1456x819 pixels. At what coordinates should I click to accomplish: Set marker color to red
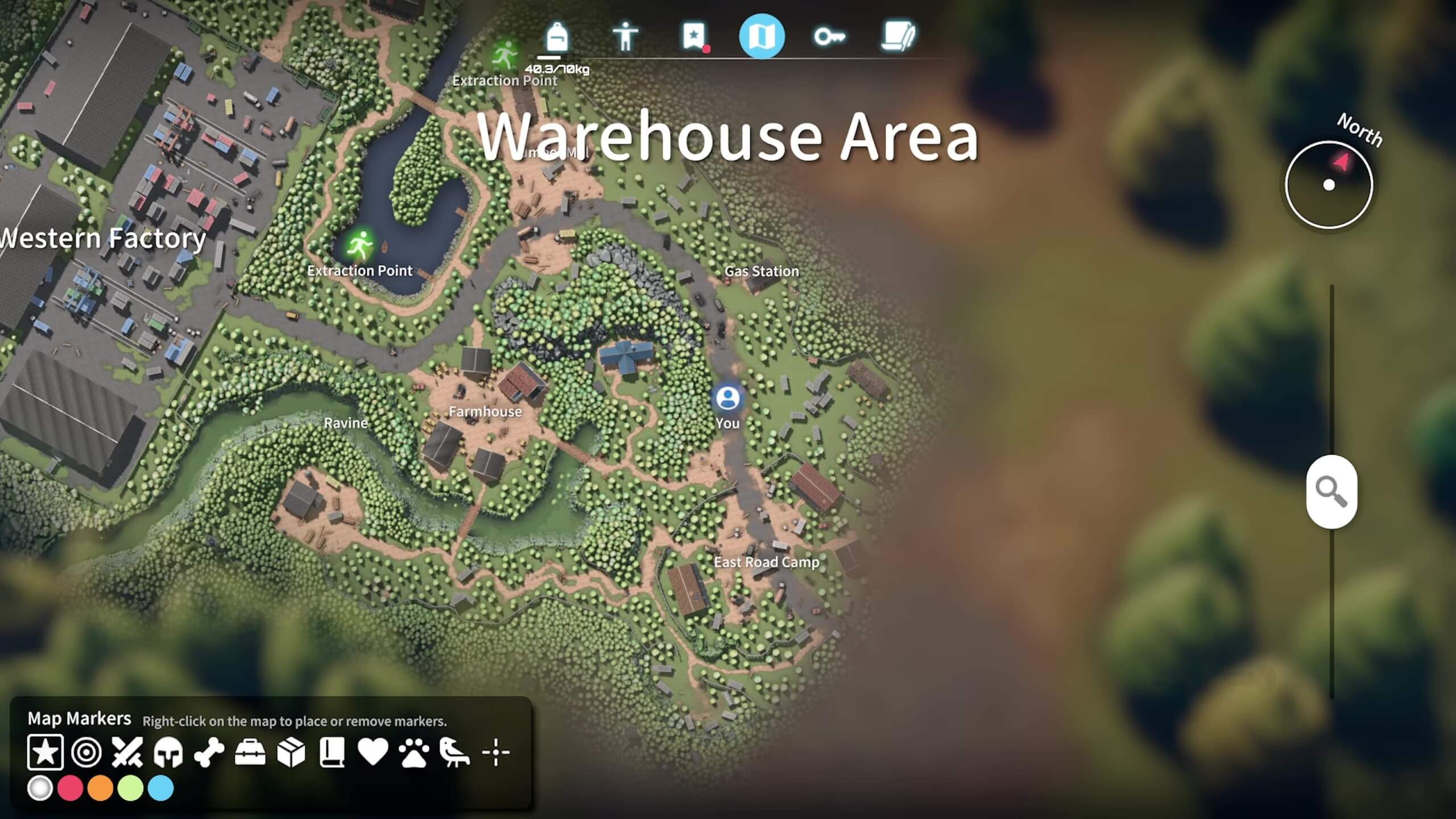click(71, 789)
